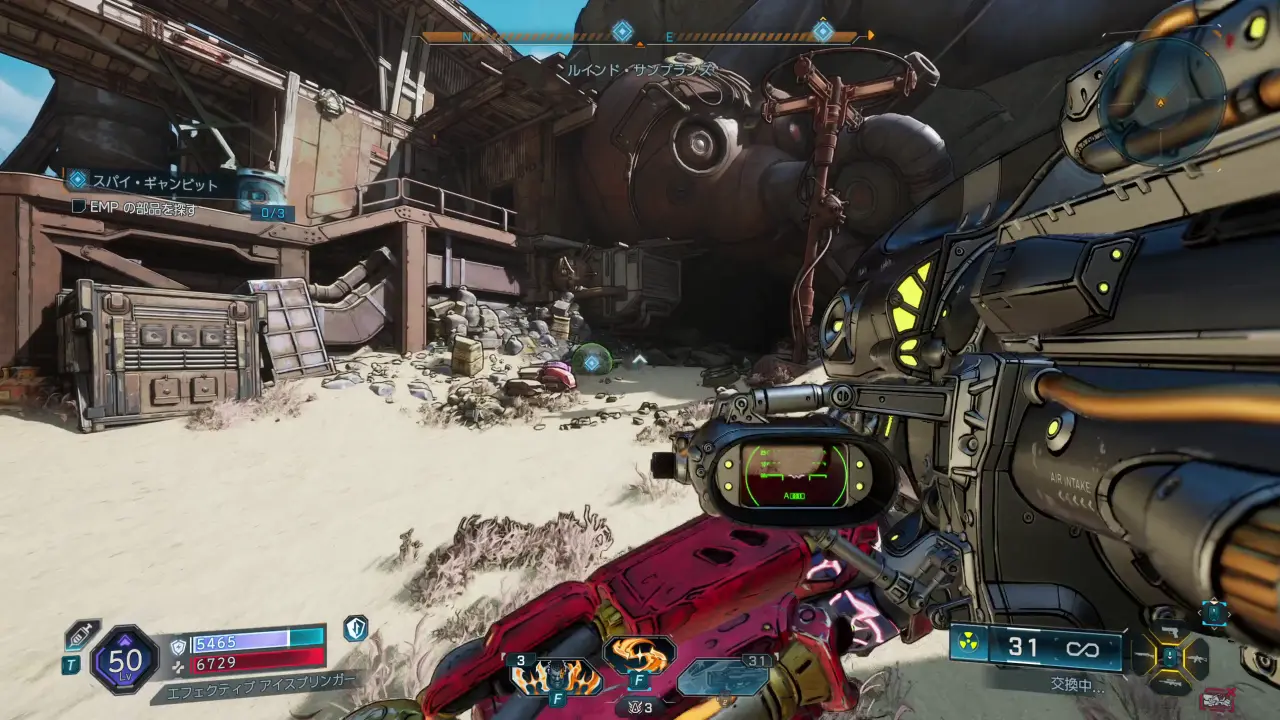Select the blue weapon ordnance slot
1280x720 pixels.
point(723,677)
